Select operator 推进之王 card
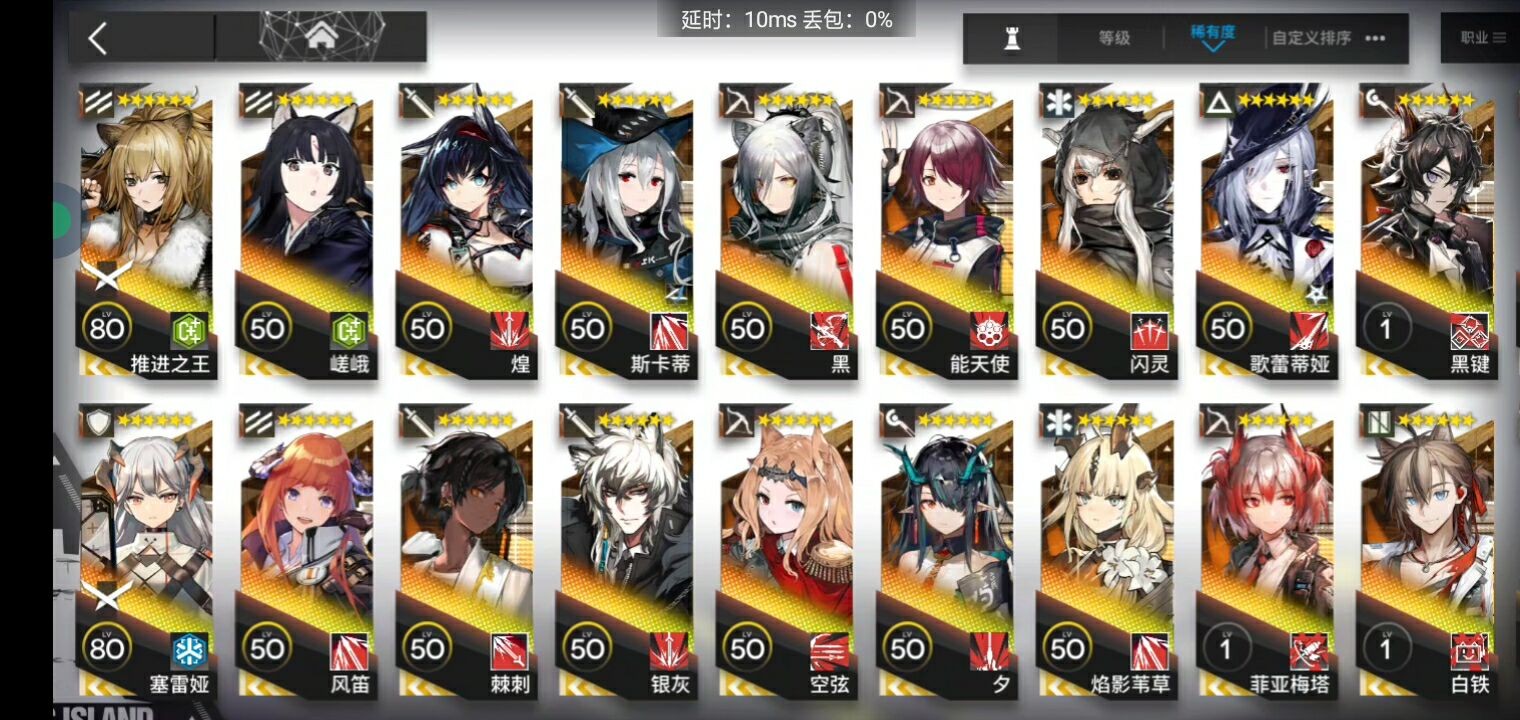 [x=146, y=230]
